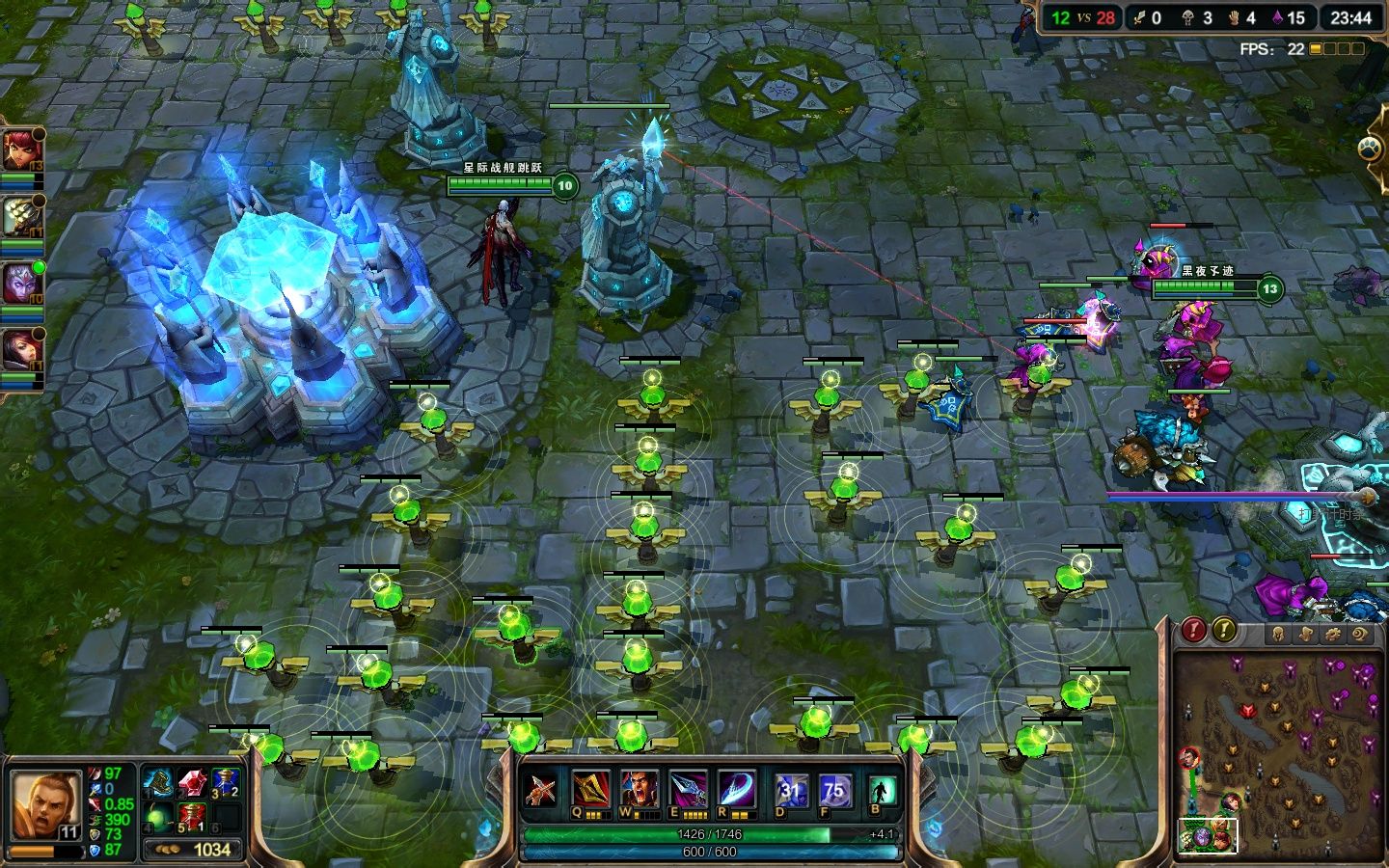The image size is (1389, 868).
Task: Click the red exclamation ping button
Action: (x=1193, y=630)
